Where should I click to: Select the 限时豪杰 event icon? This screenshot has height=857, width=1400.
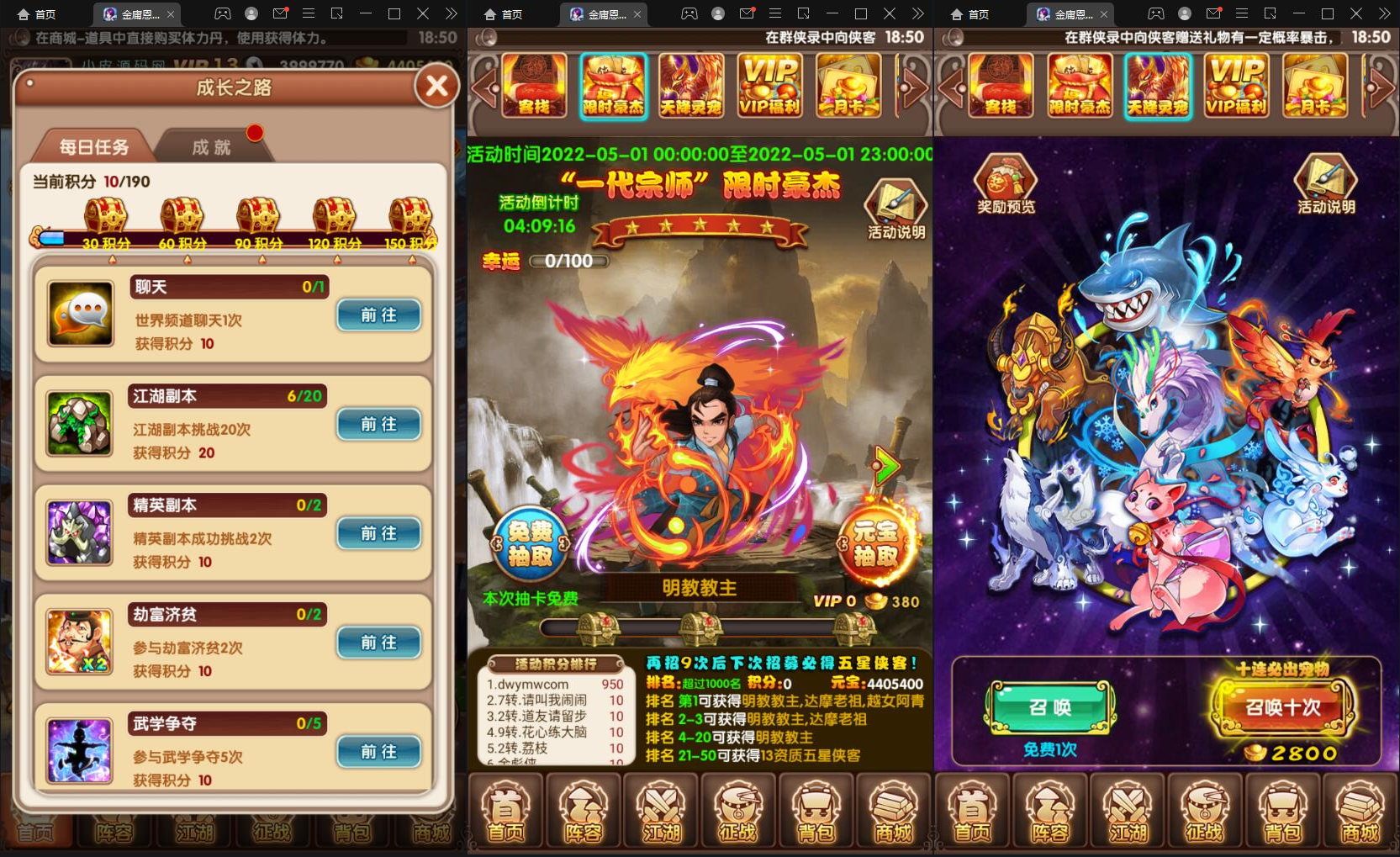coord(613,87)
